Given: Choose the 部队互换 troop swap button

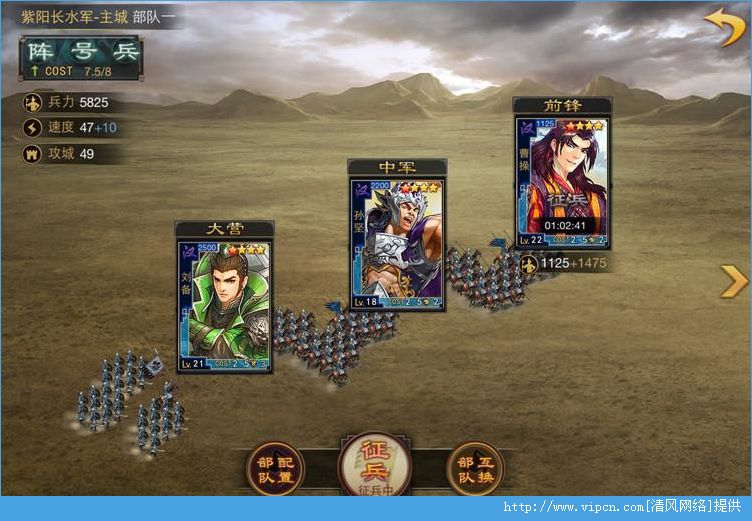Looking at the screenshot, I should click(x=474, y=469).
